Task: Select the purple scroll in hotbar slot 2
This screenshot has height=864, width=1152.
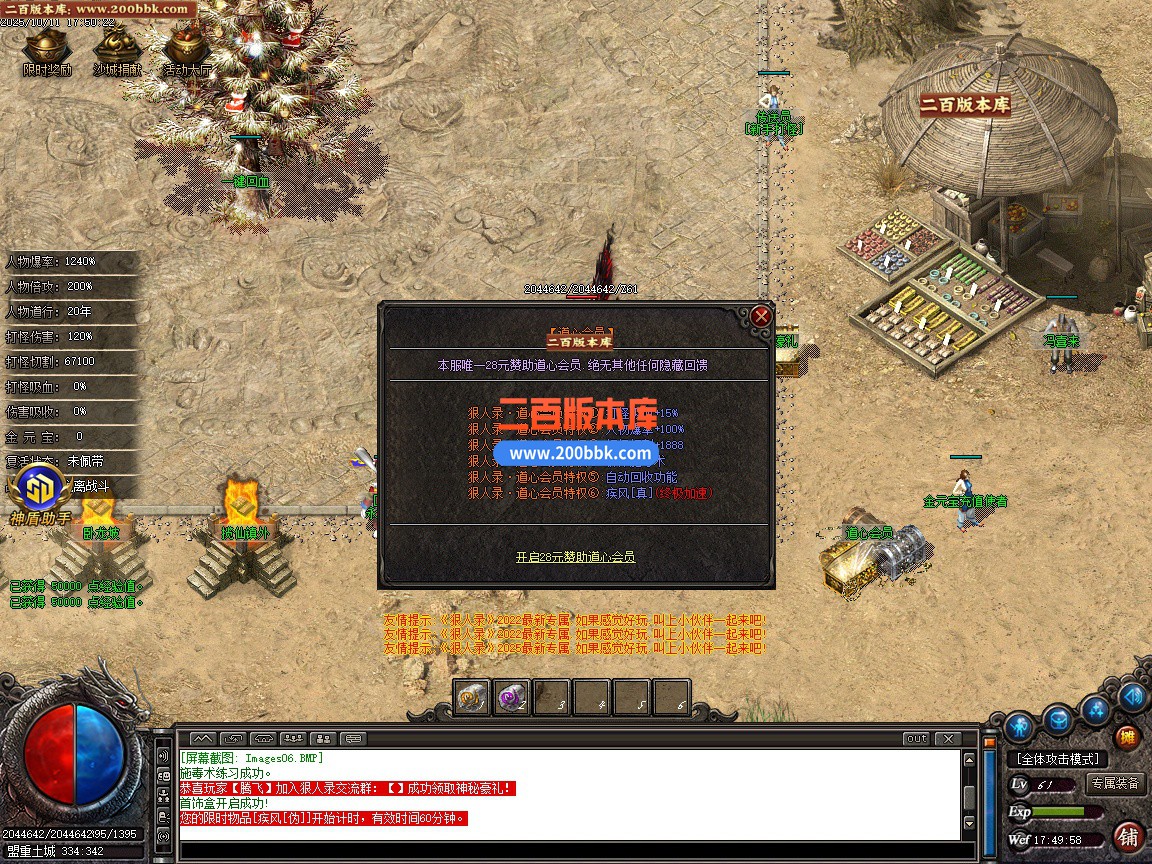Action: click(x=512, y=697)
